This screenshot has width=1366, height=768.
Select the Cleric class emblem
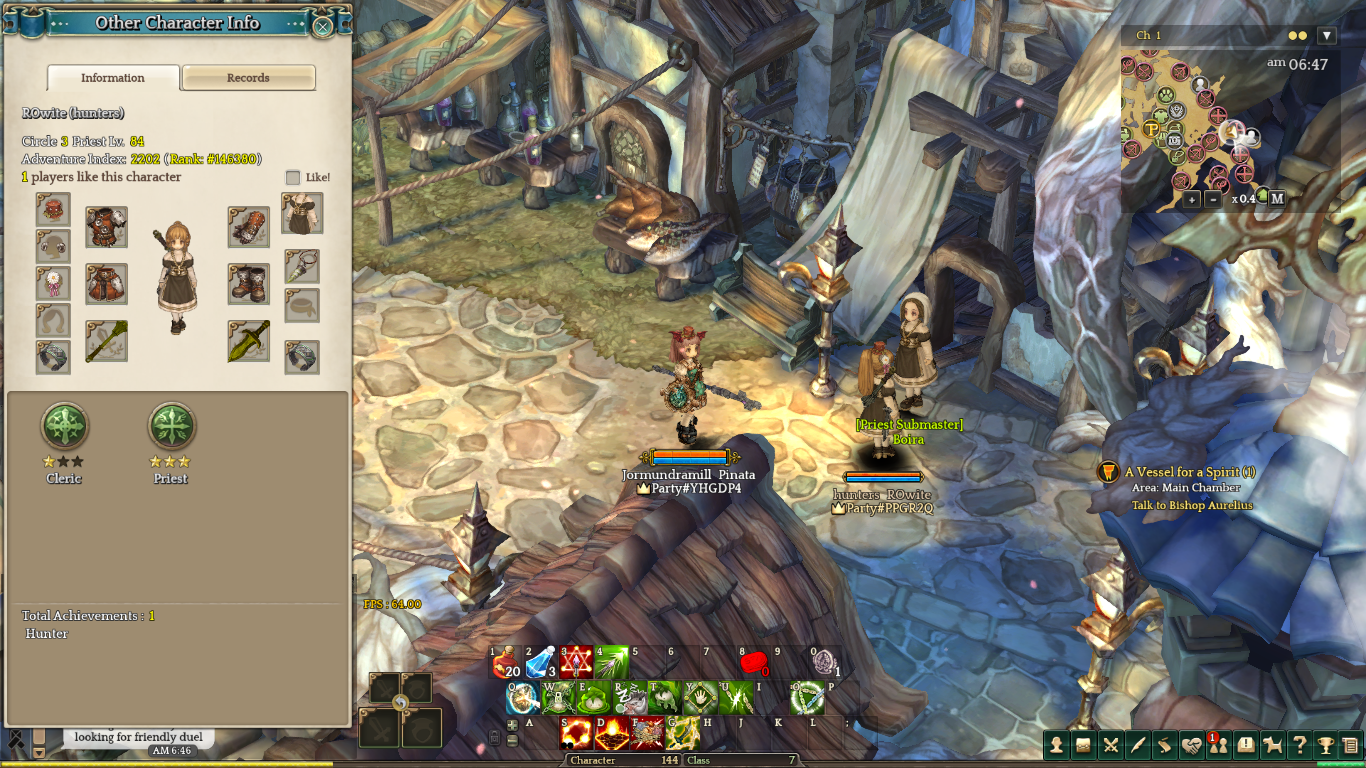(x=64, y=427)
